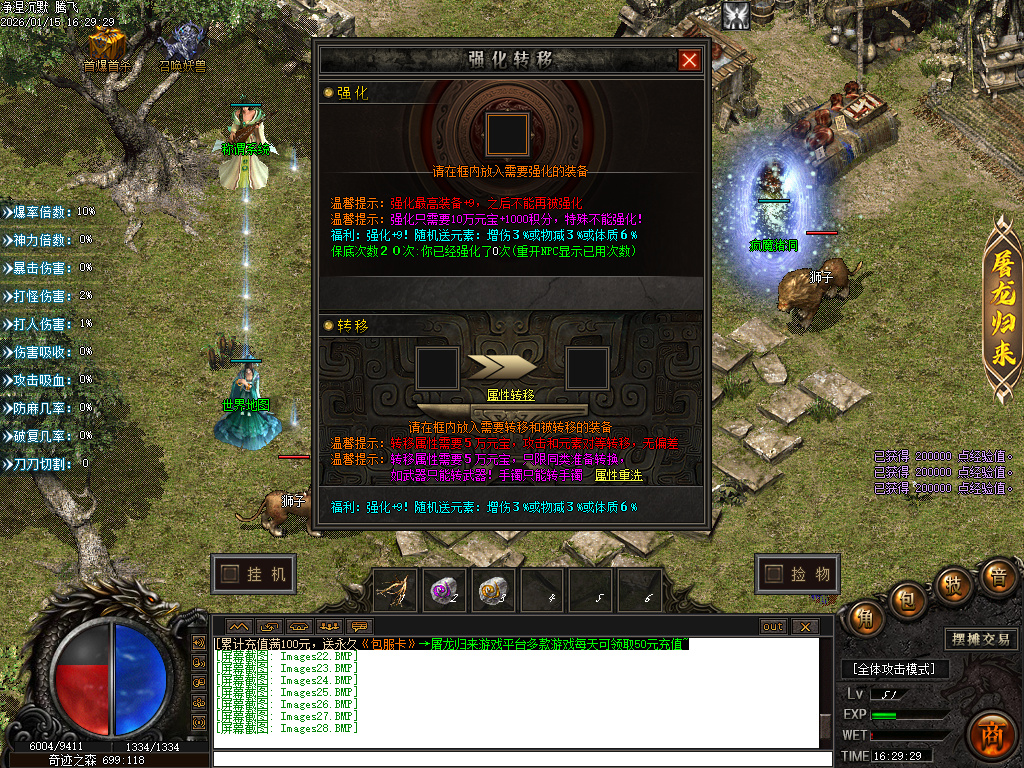The width and height of the screenshot is (1024, 768).
Task: Select the equipment slot under 强化
Action: point(507,134)
